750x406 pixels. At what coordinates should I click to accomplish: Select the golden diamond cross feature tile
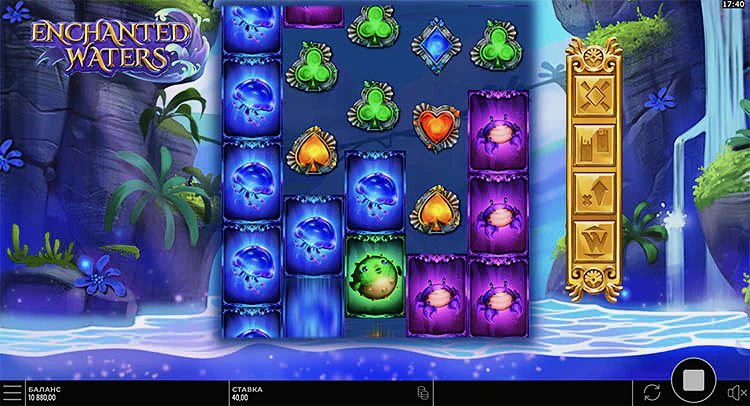(595, 97)
